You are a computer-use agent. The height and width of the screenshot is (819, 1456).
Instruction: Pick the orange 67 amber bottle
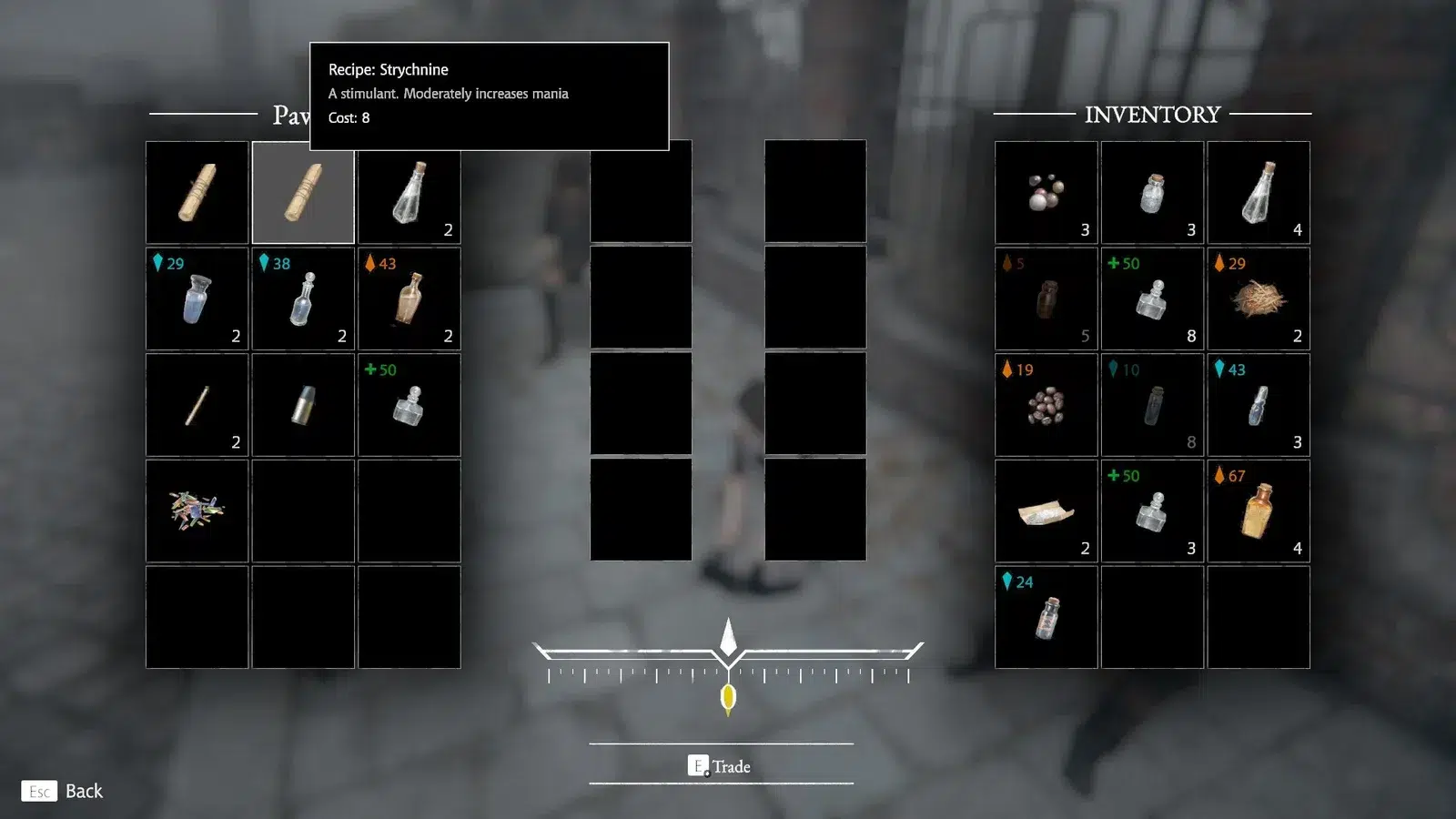pyautogui.click(x=1259, y=511)
